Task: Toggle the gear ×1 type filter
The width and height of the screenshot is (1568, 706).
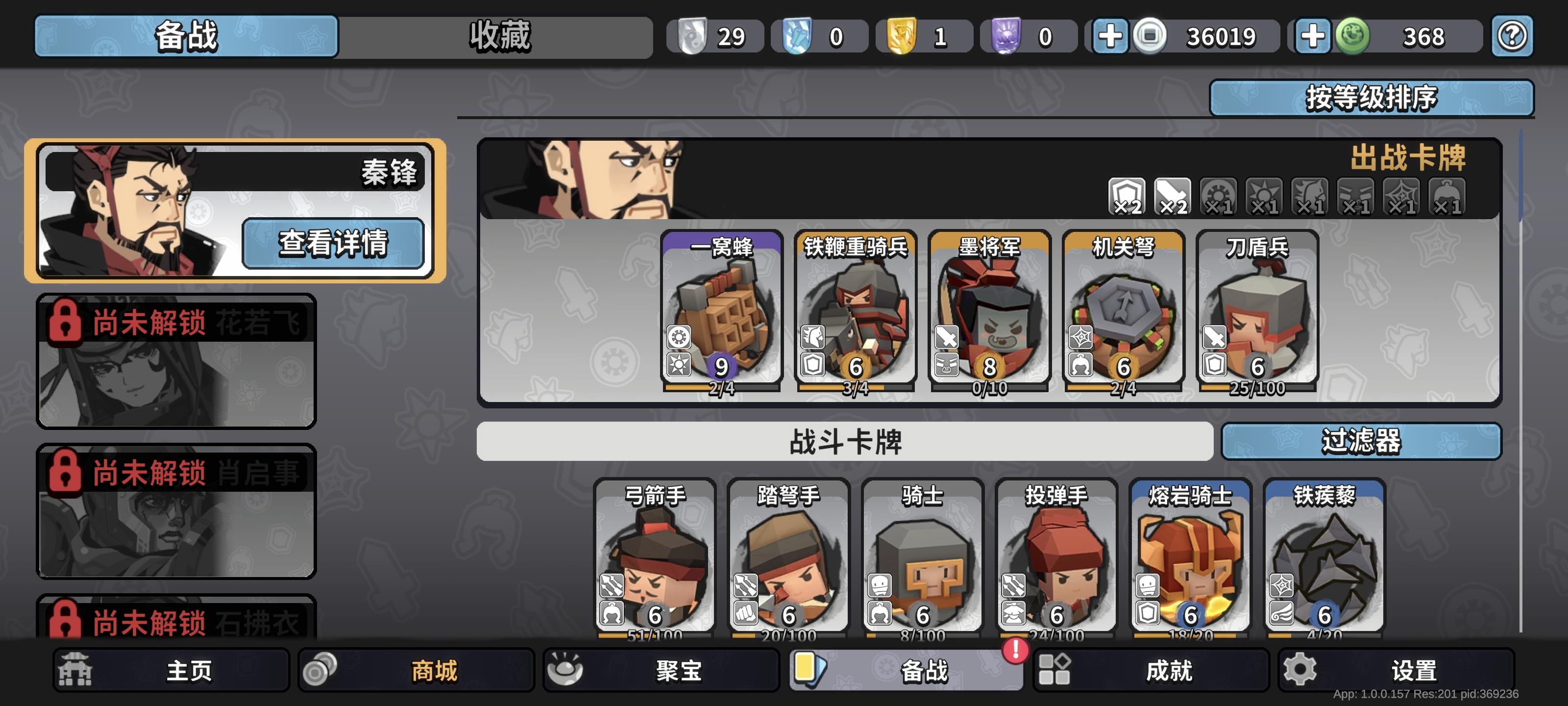Action: [x=1220, y=197]
